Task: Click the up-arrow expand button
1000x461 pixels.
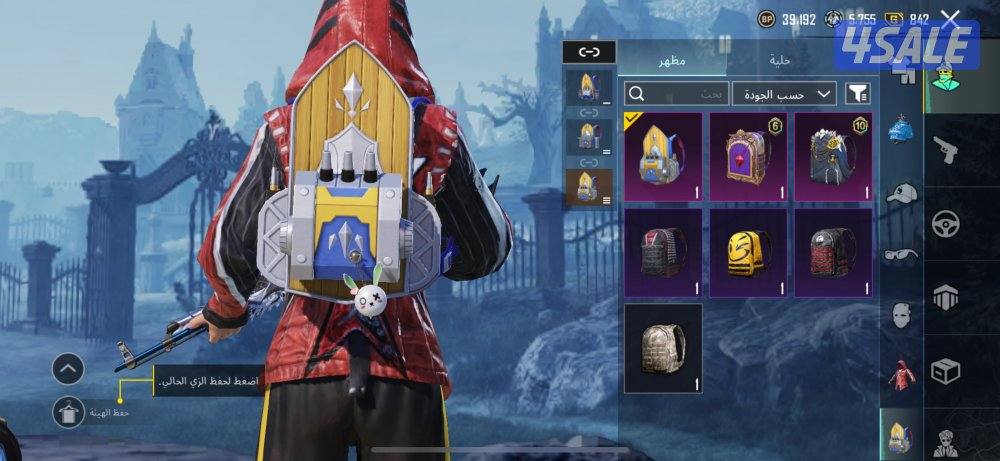Action: (67, 369)
